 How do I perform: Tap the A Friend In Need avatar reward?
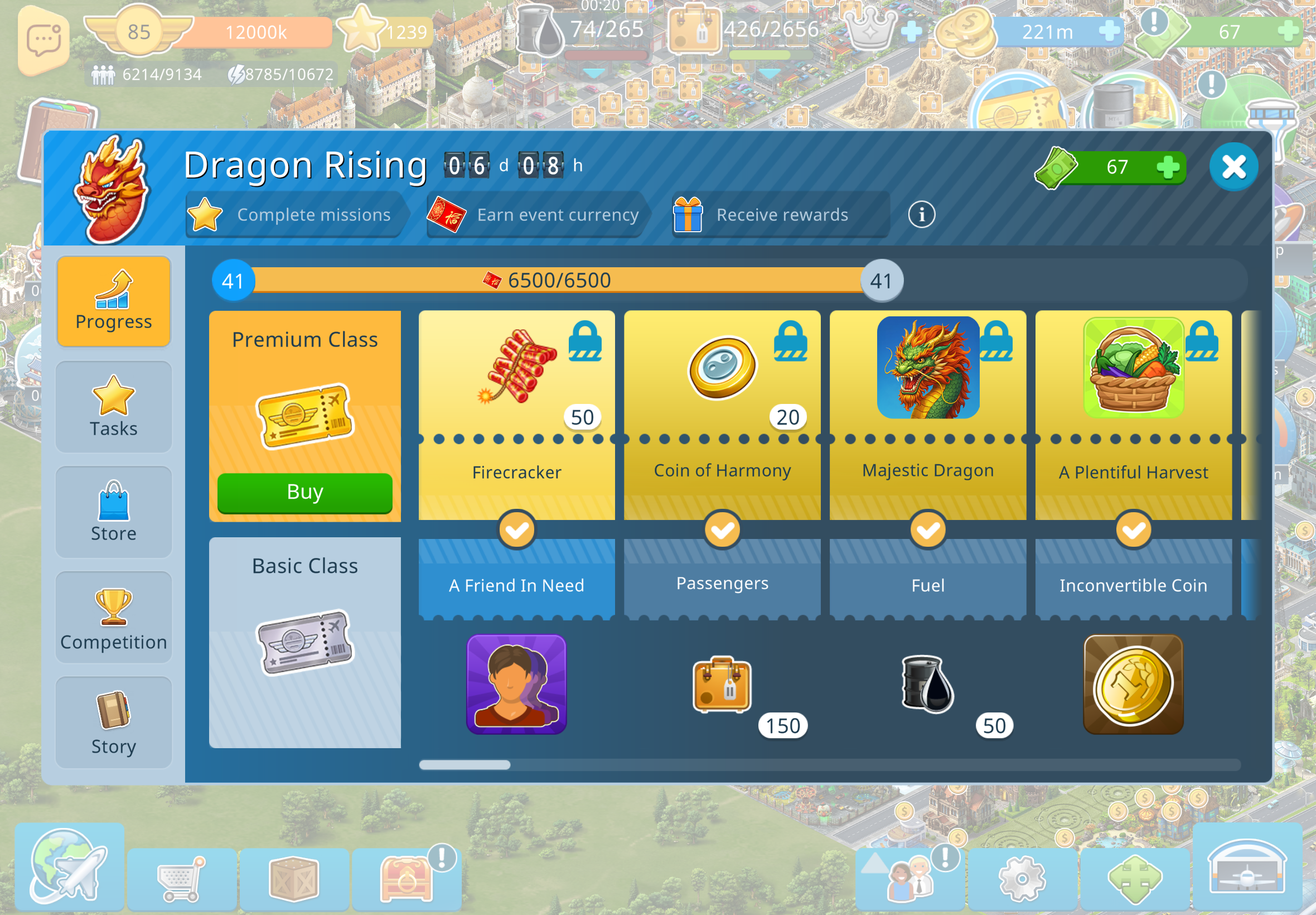tap(516, 683)
